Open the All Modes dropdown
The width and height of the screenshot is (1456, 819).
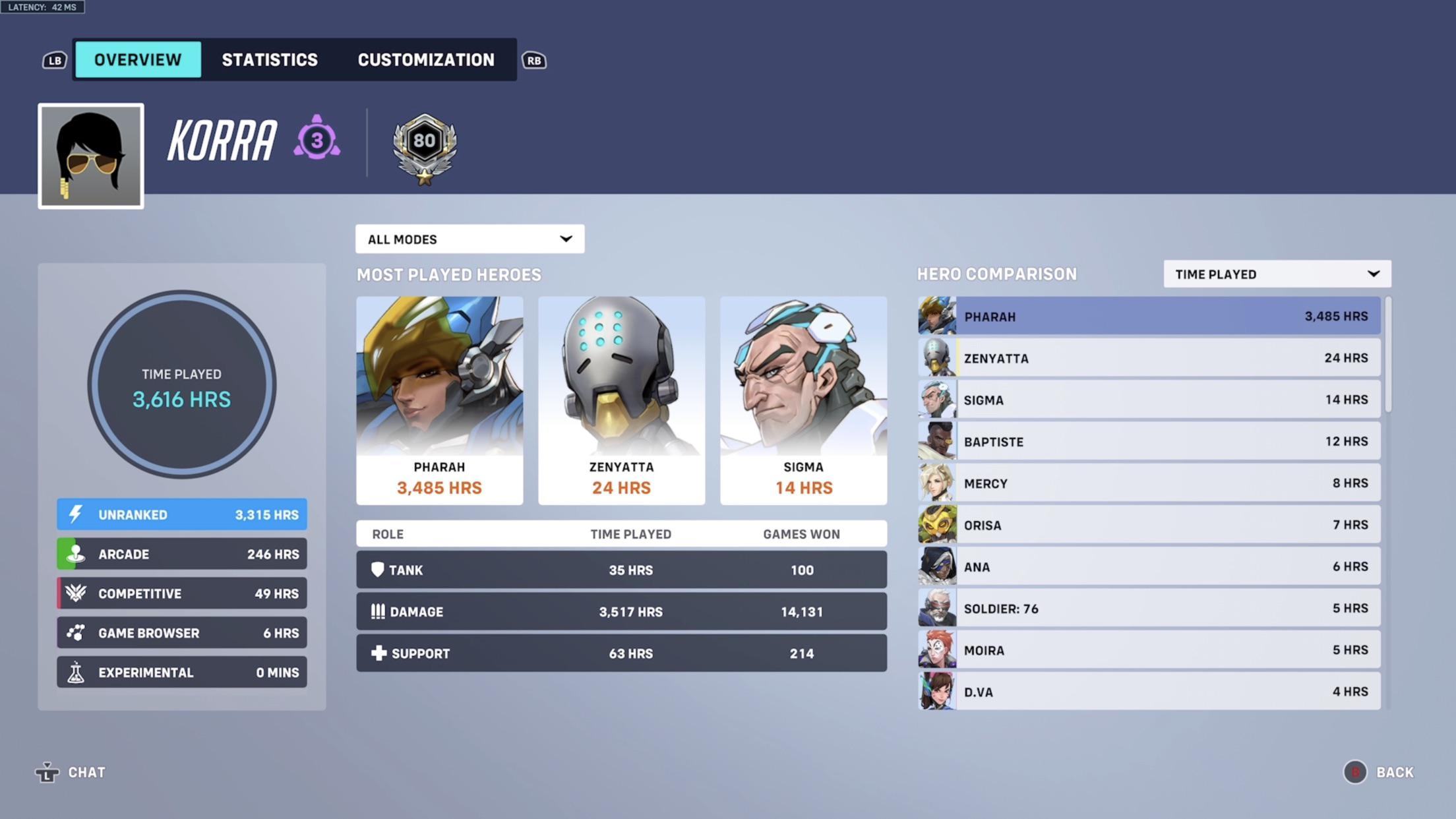[x=470, y=239]
